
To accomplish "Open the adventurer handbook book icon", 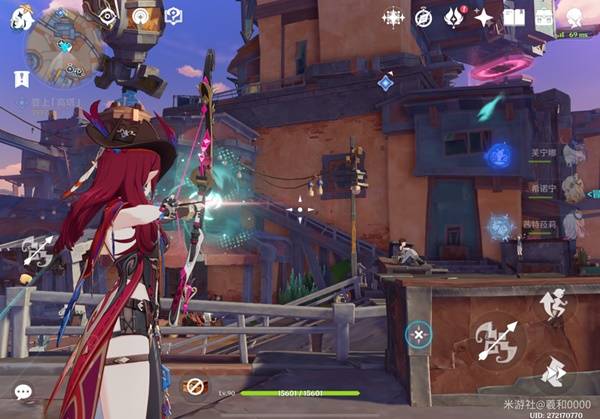I will (514, 17).
